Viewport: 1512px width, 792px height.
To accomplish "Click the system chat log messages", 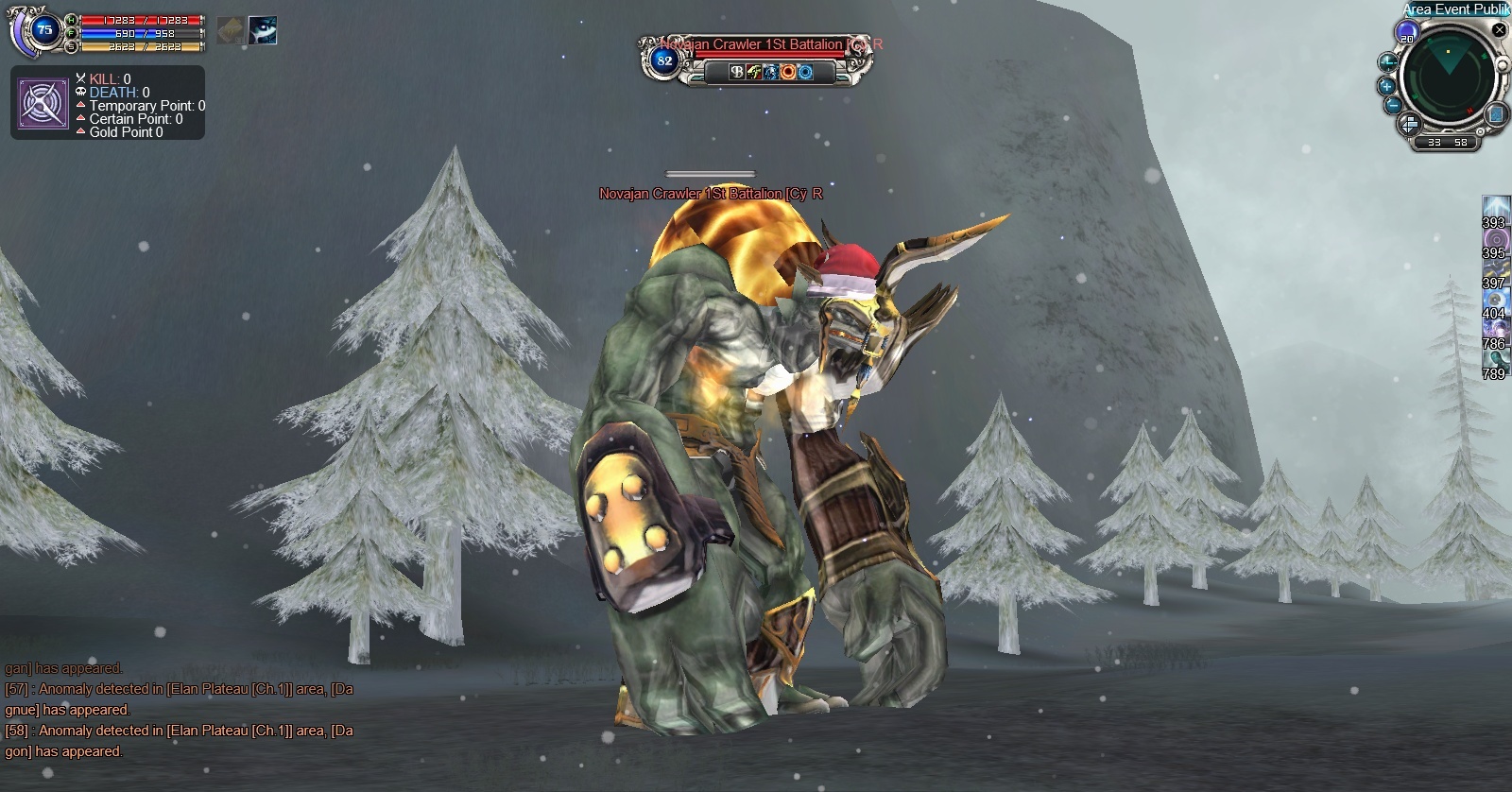I will [180, 710].
